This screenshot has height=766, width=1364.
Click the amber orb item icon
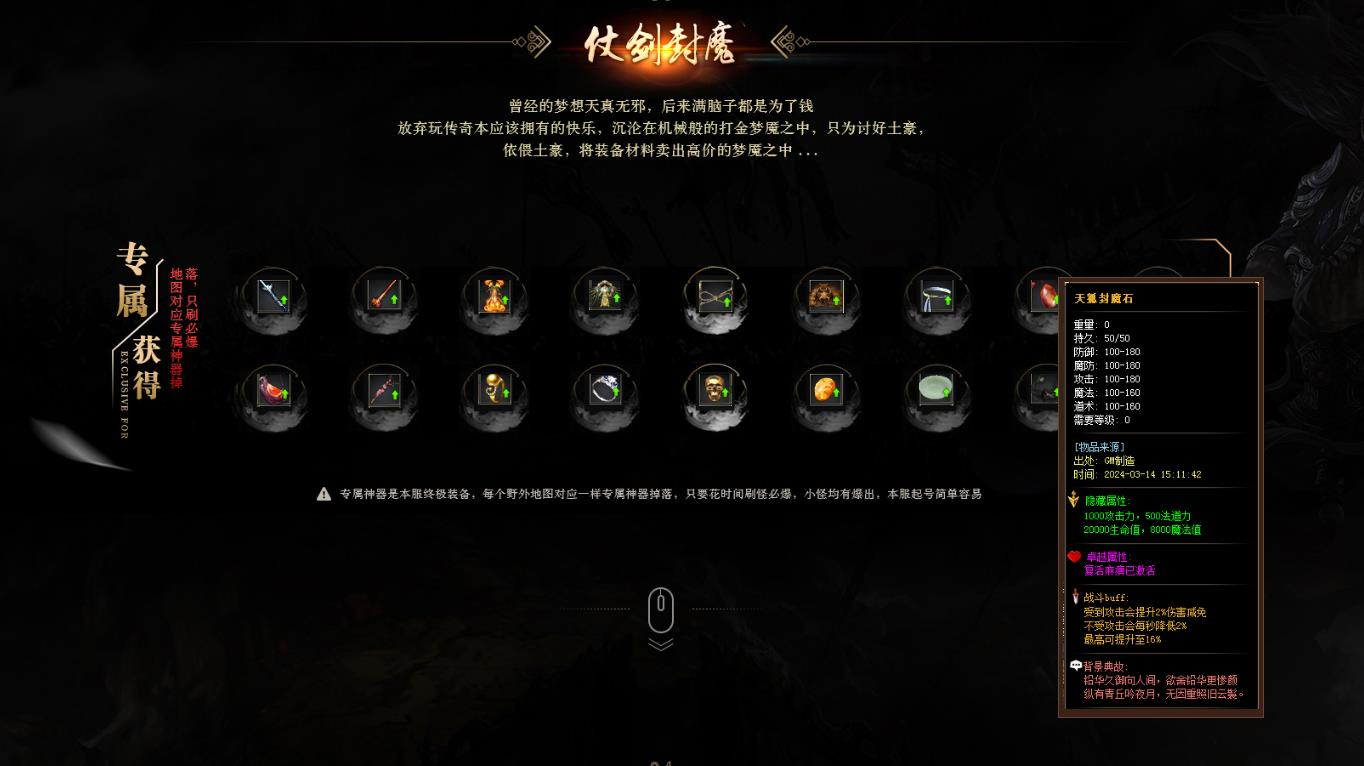(x=825, y=392)
